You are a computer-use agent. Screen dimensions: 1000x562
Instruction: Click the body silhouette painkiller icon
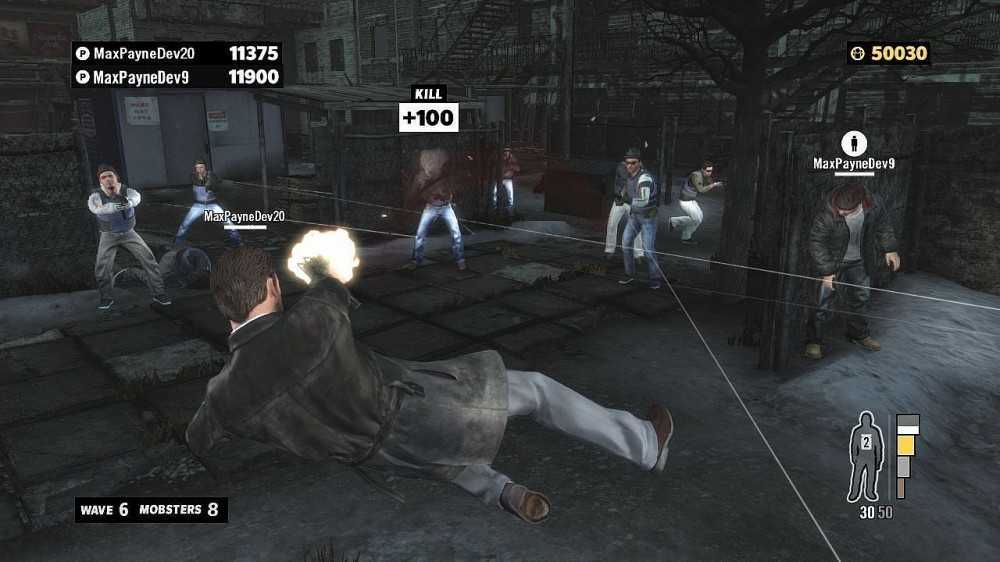(x=863, y=455)
